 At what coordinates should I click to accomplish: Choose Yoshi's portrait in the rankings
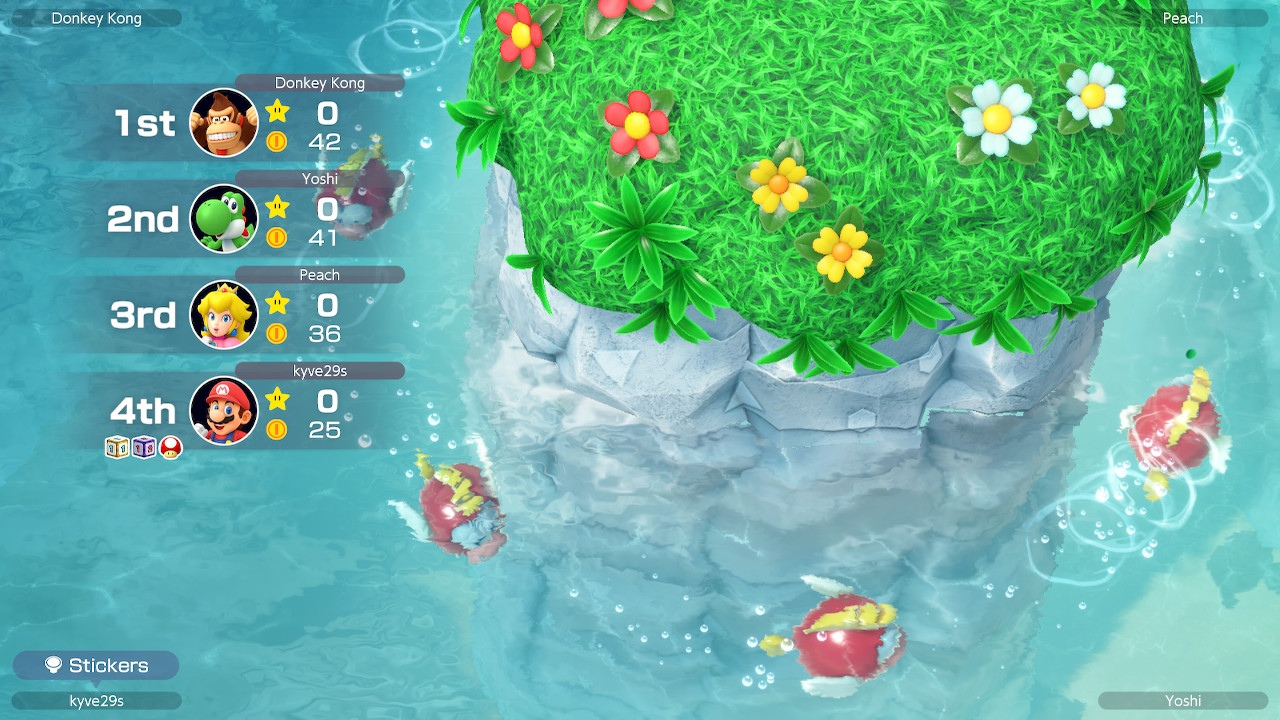(224, 219)
